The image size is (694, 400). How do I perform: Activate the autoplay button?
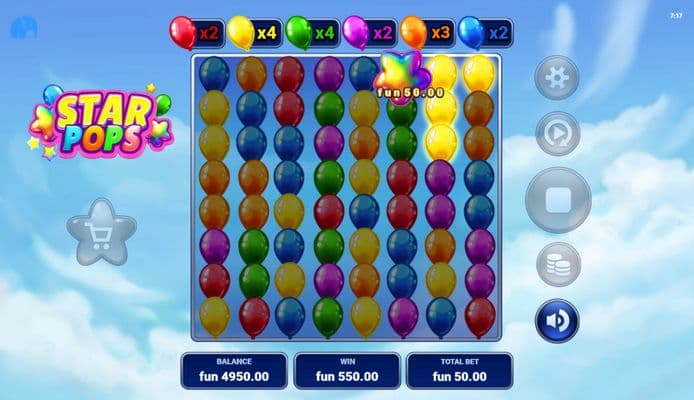557,134
